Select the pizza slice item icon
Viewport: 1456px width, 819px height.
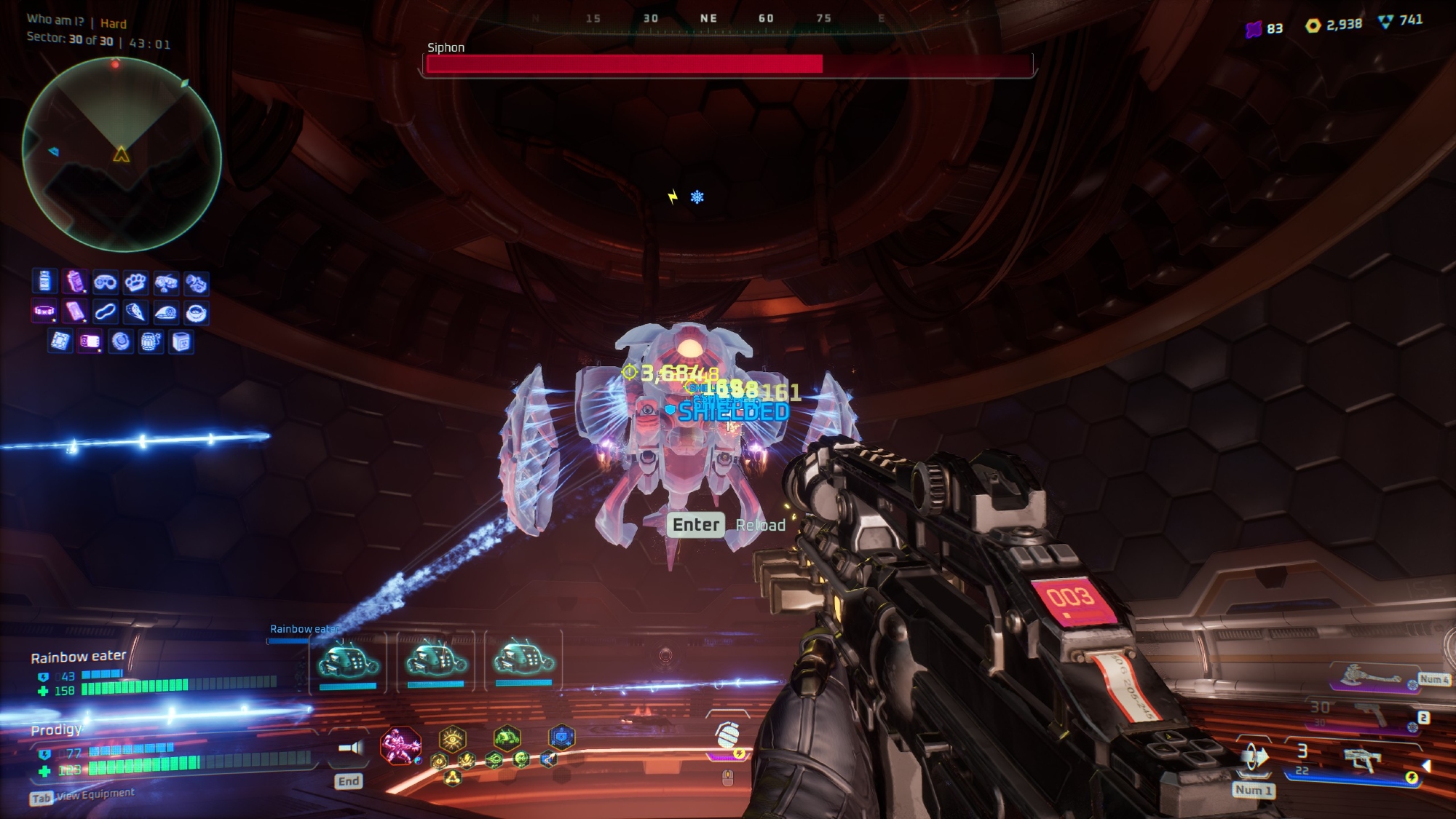(x=135, y=312)
